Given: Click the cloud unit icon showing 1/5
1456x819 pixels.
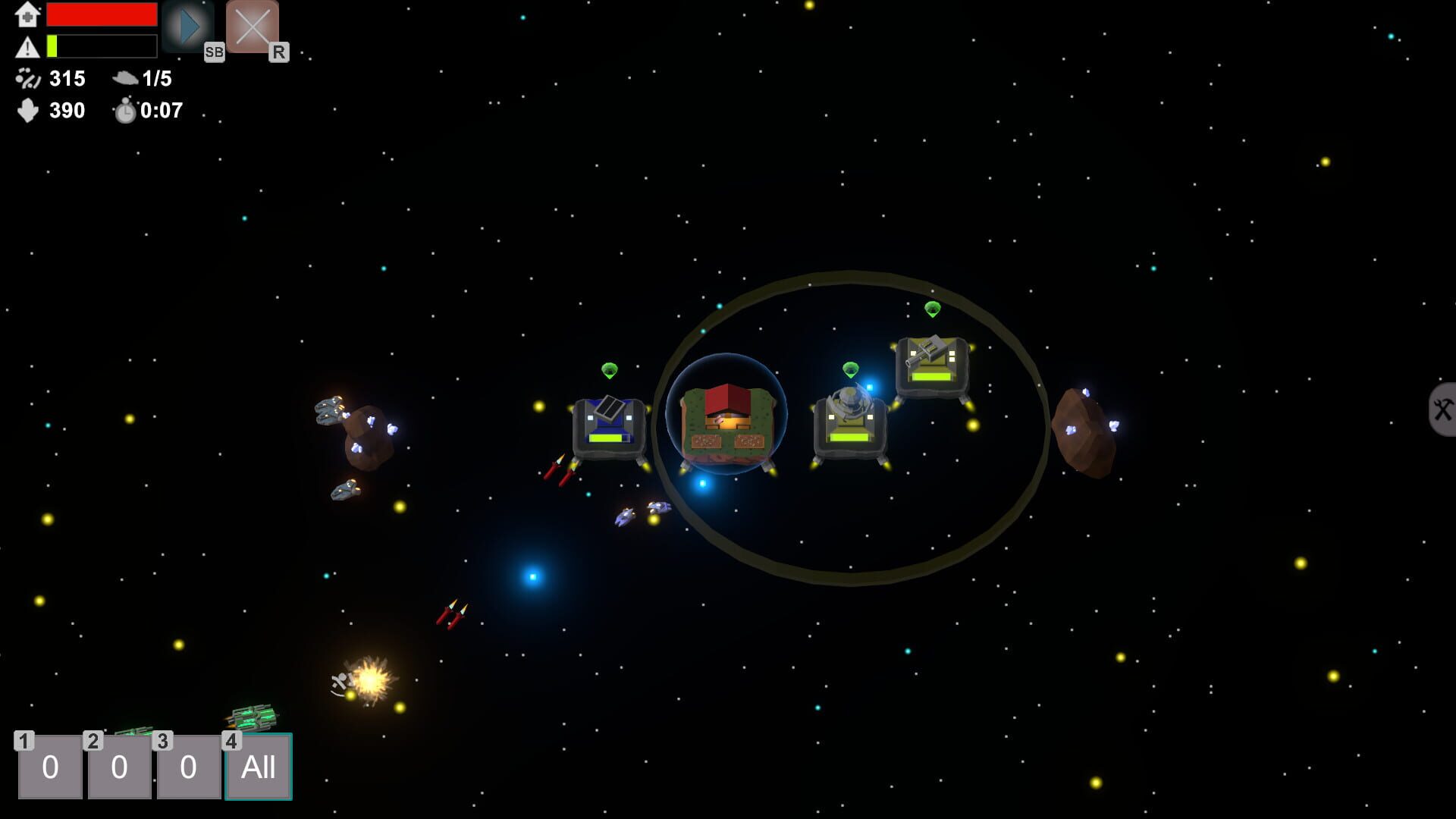Looking at the screenshot, I should (124, 78).
